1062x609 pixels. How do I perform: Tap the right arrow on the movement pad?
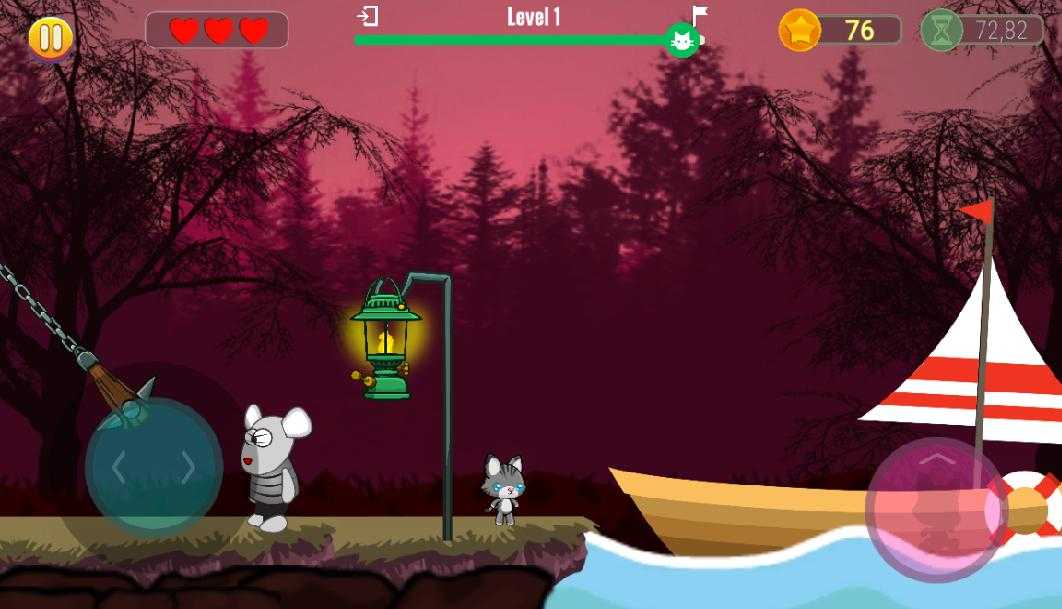pos(187,467)
